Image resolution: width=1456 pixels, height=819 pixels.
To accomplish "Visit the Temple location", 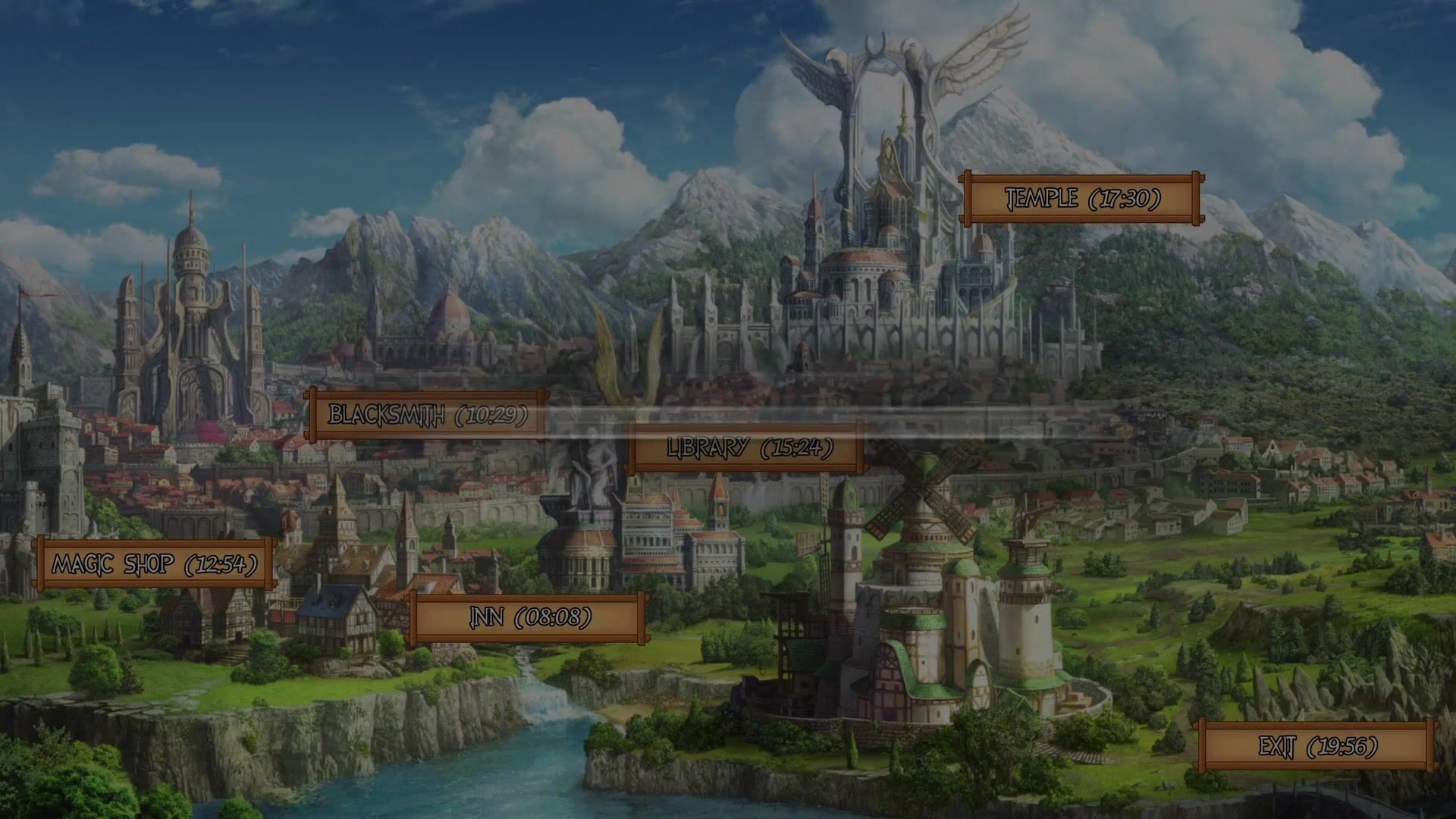I will 1081,199.
